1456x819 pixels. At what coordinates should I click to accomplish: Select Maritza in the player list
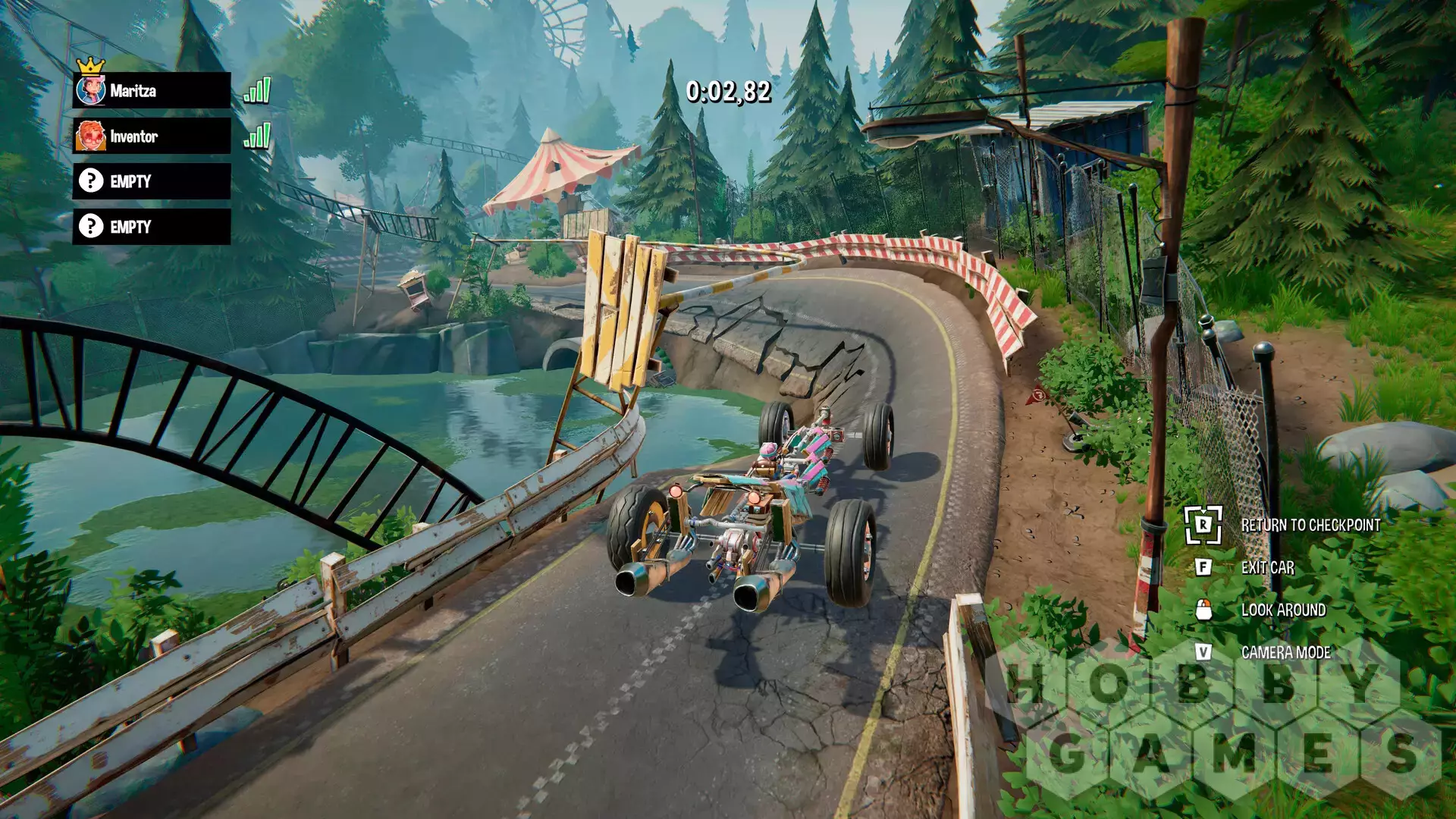pyautogui.click(x=152, y=91)
